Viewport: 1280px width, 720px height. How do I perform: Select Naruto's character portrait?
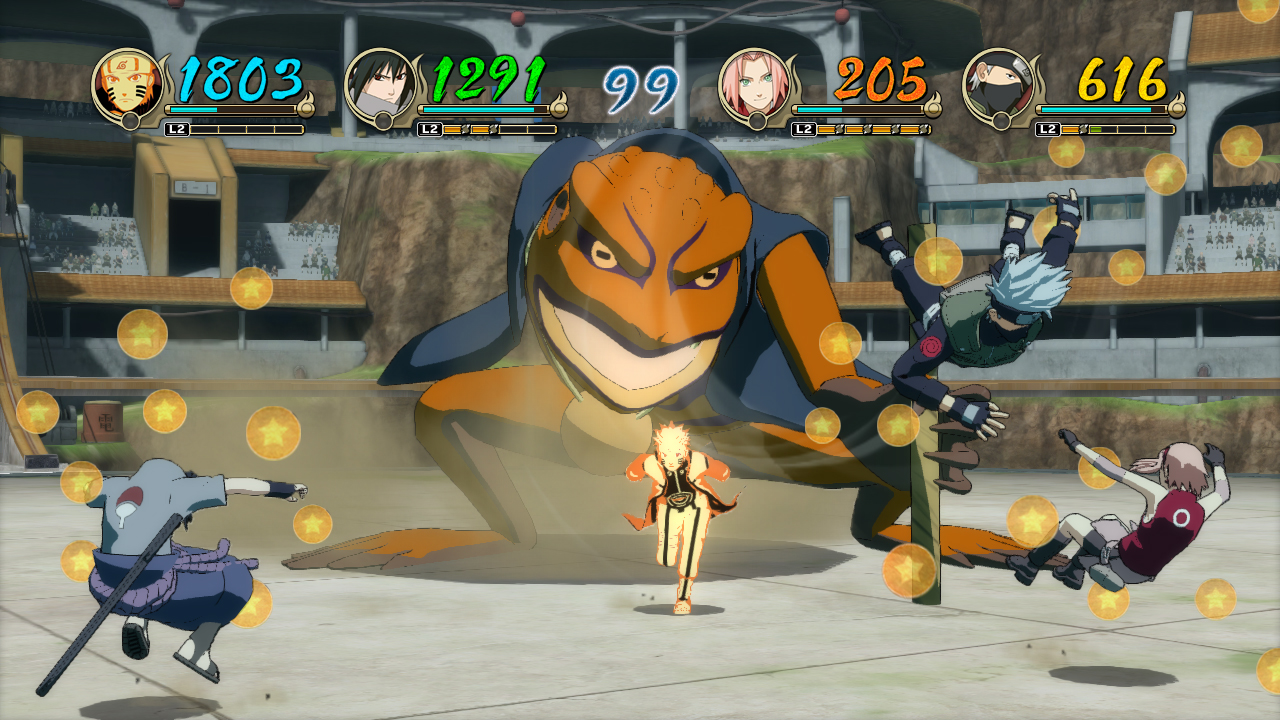click(130, 83)
